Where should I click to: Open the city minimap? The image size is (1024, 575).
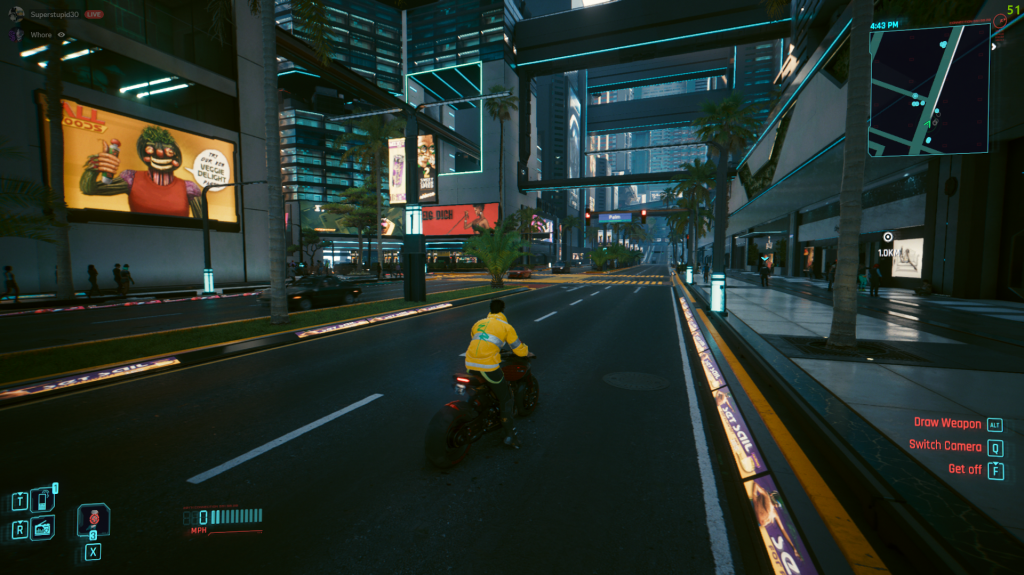click(929, 89)
